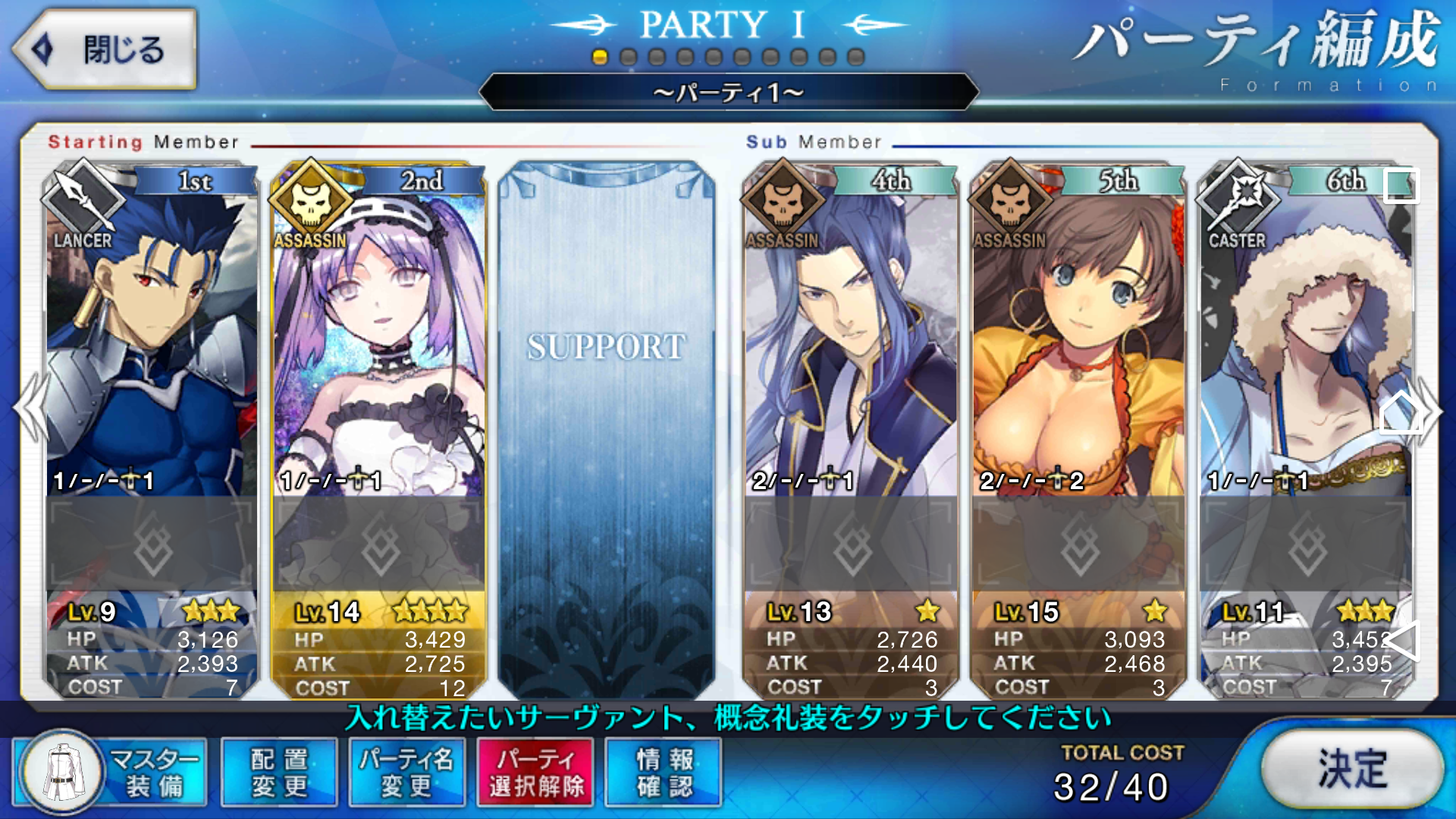Tap the Android recent apps square icon
The image size is (1456, 819).
[x=1401, y=186]
